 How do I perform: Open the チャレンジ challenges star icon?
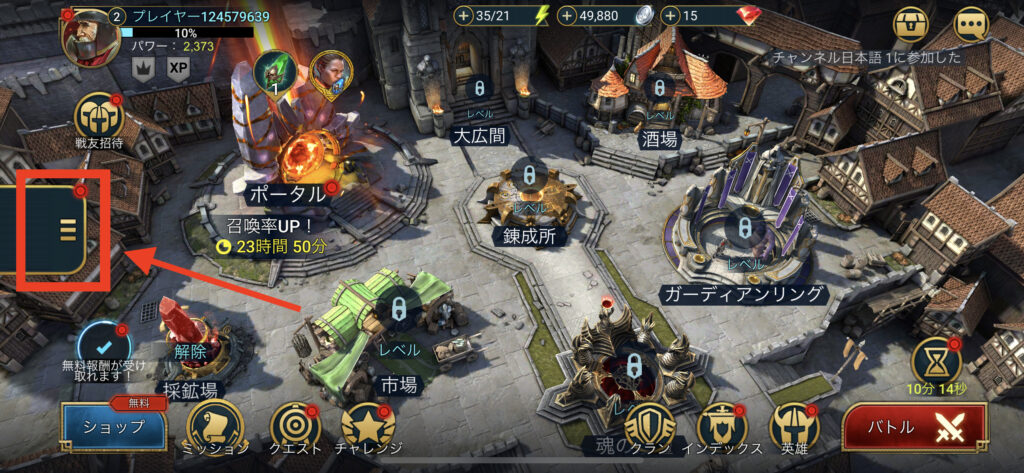(x=364, y=425)
